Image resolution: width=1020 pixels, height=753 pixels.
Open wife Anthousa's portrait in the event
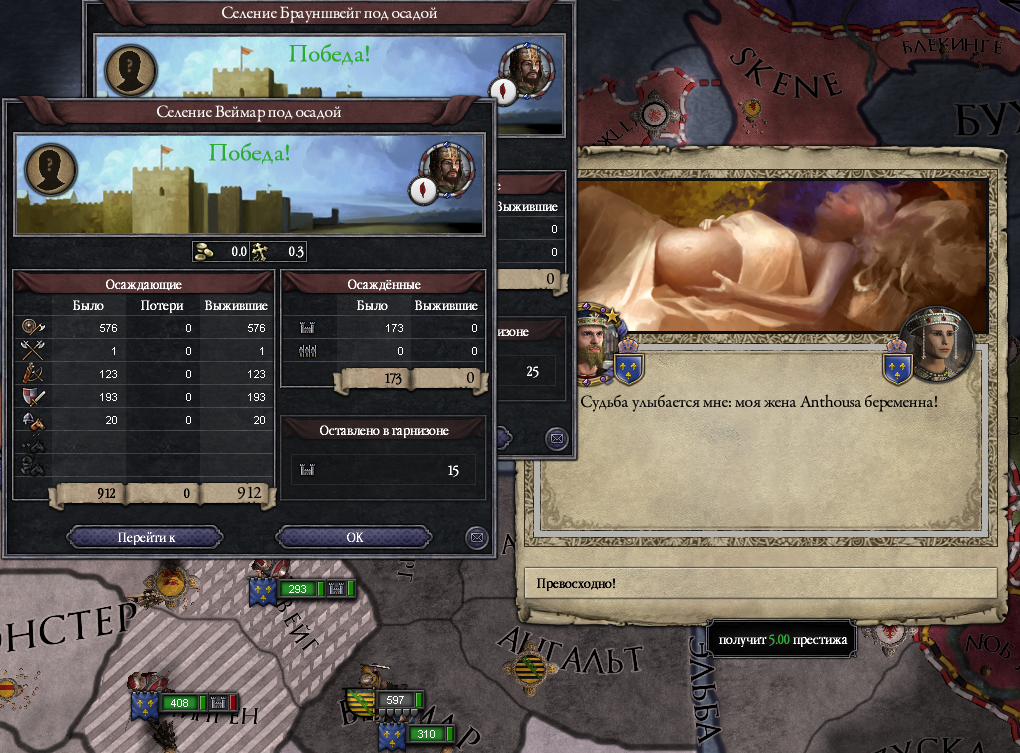tap(937, 345)
